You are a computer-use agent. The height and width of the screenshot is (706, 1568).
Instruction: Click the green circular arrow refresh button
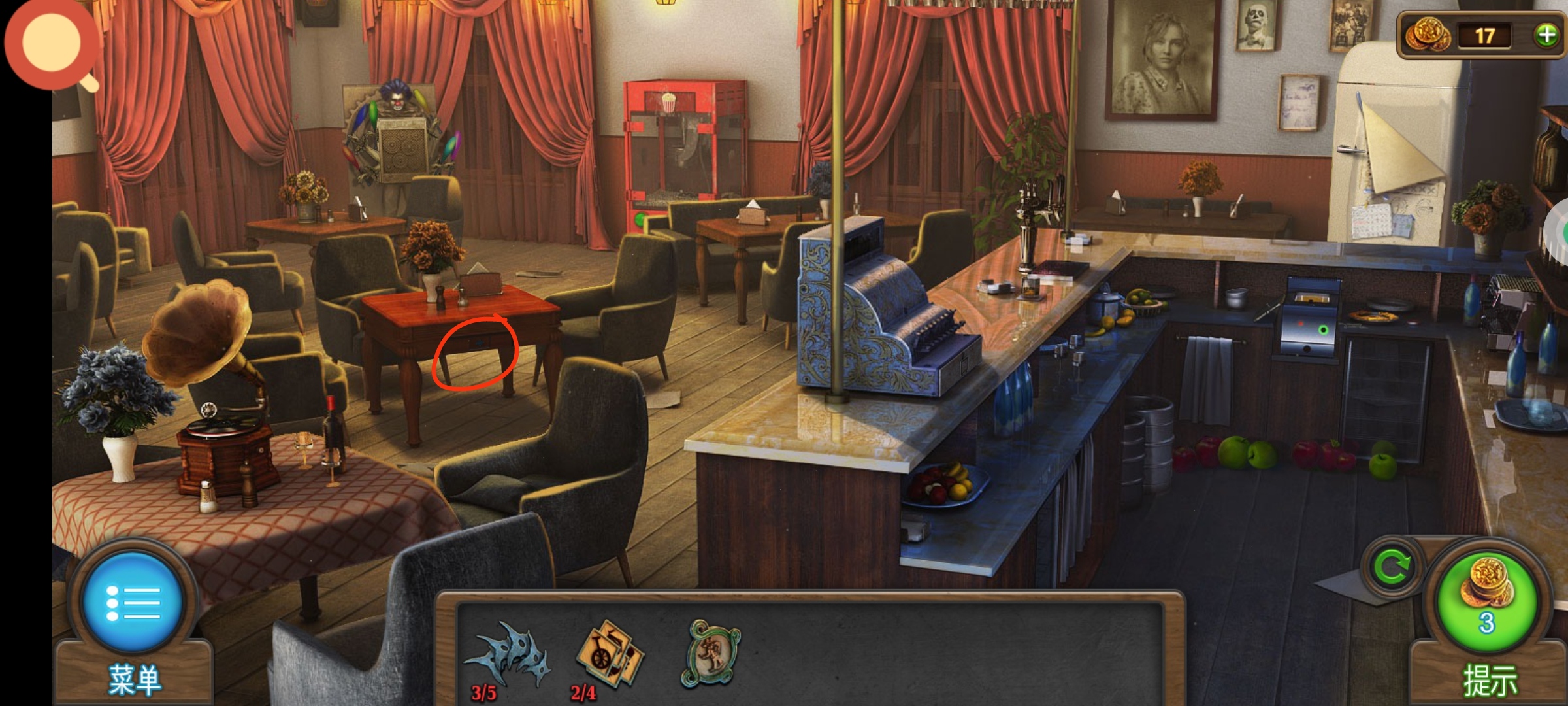coord(1392,567)
